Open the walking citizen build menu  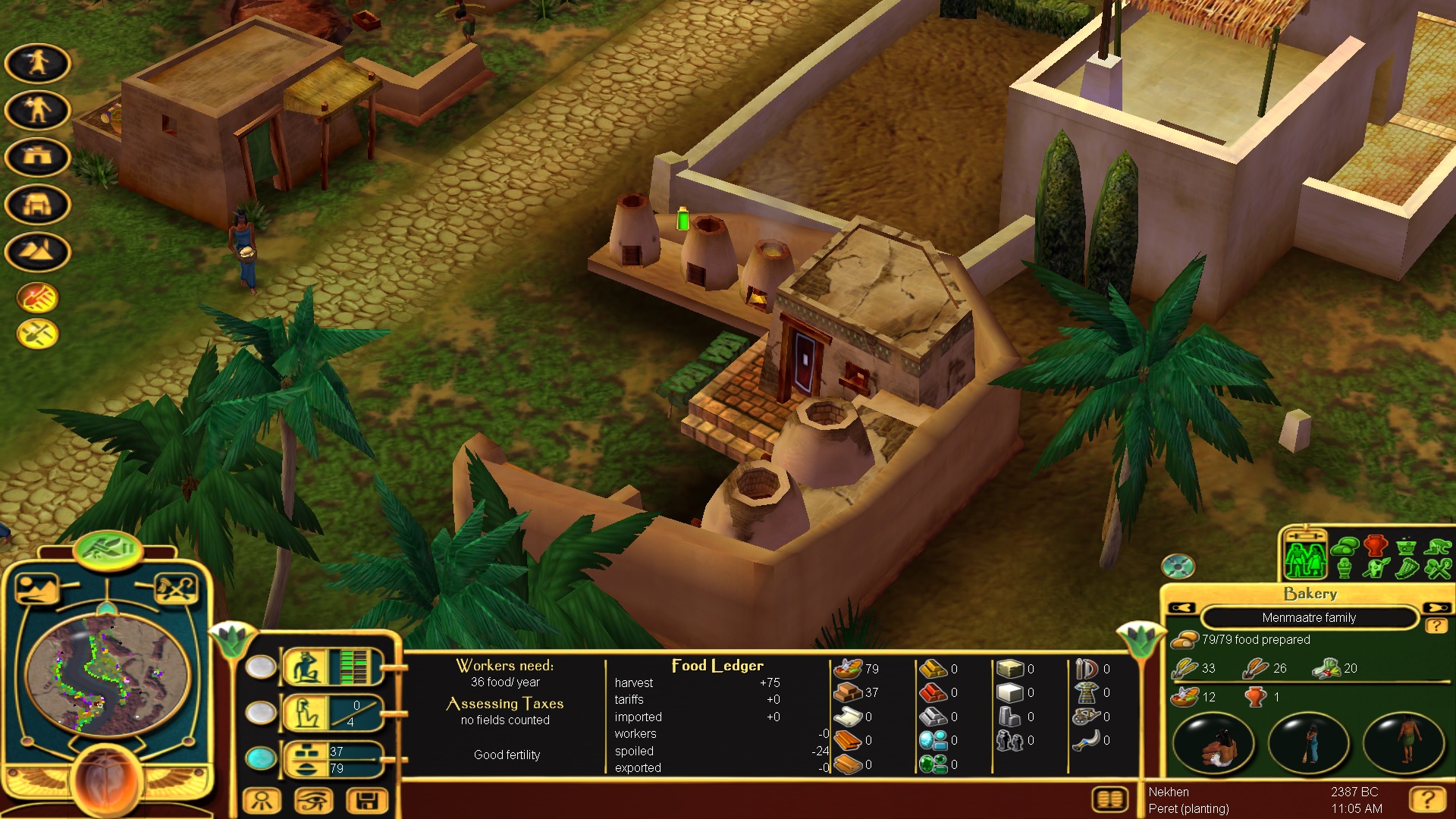point(37,63)
